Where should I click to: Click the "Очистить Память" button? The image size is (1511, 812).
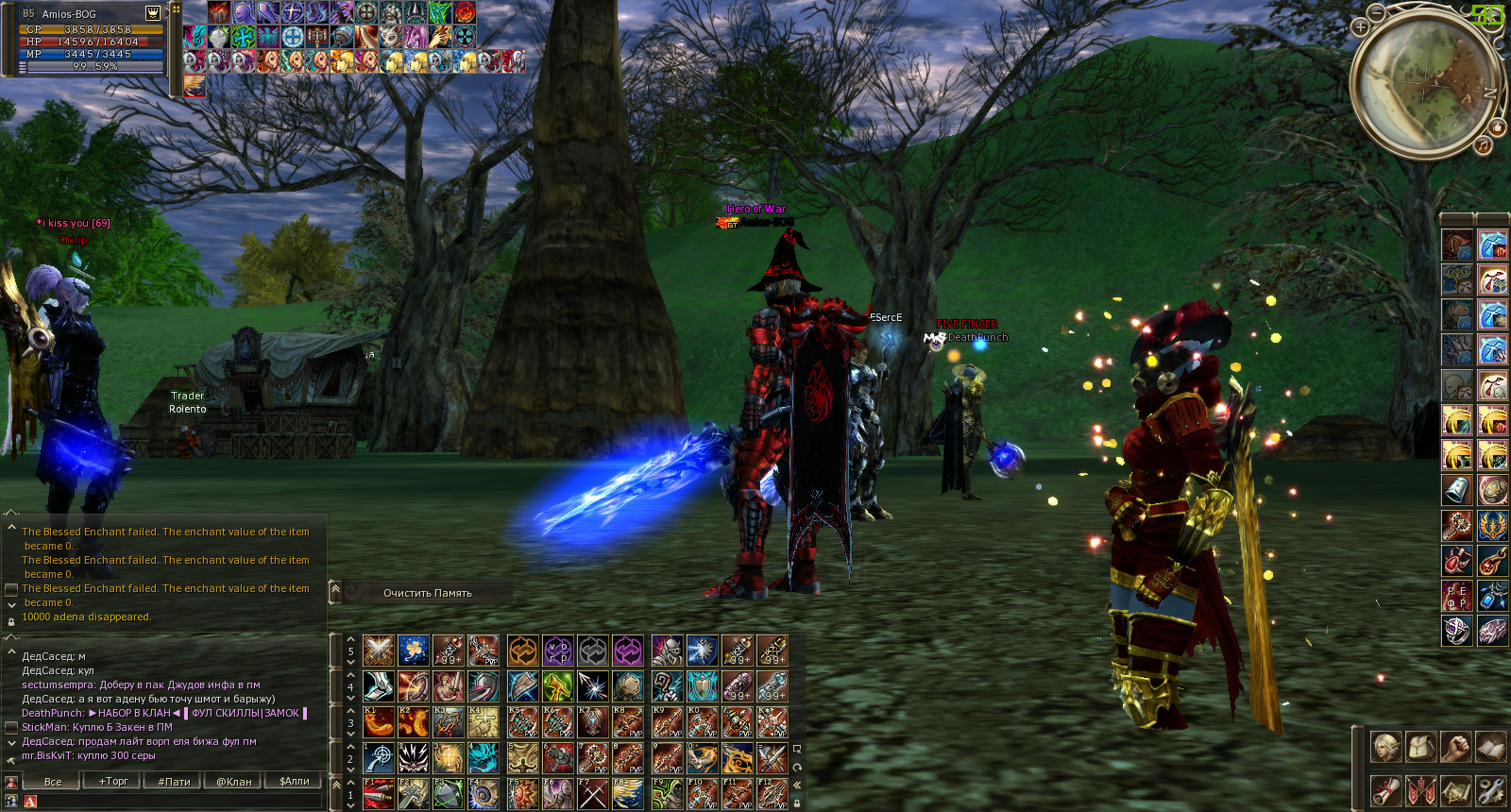tap(427, 593)
